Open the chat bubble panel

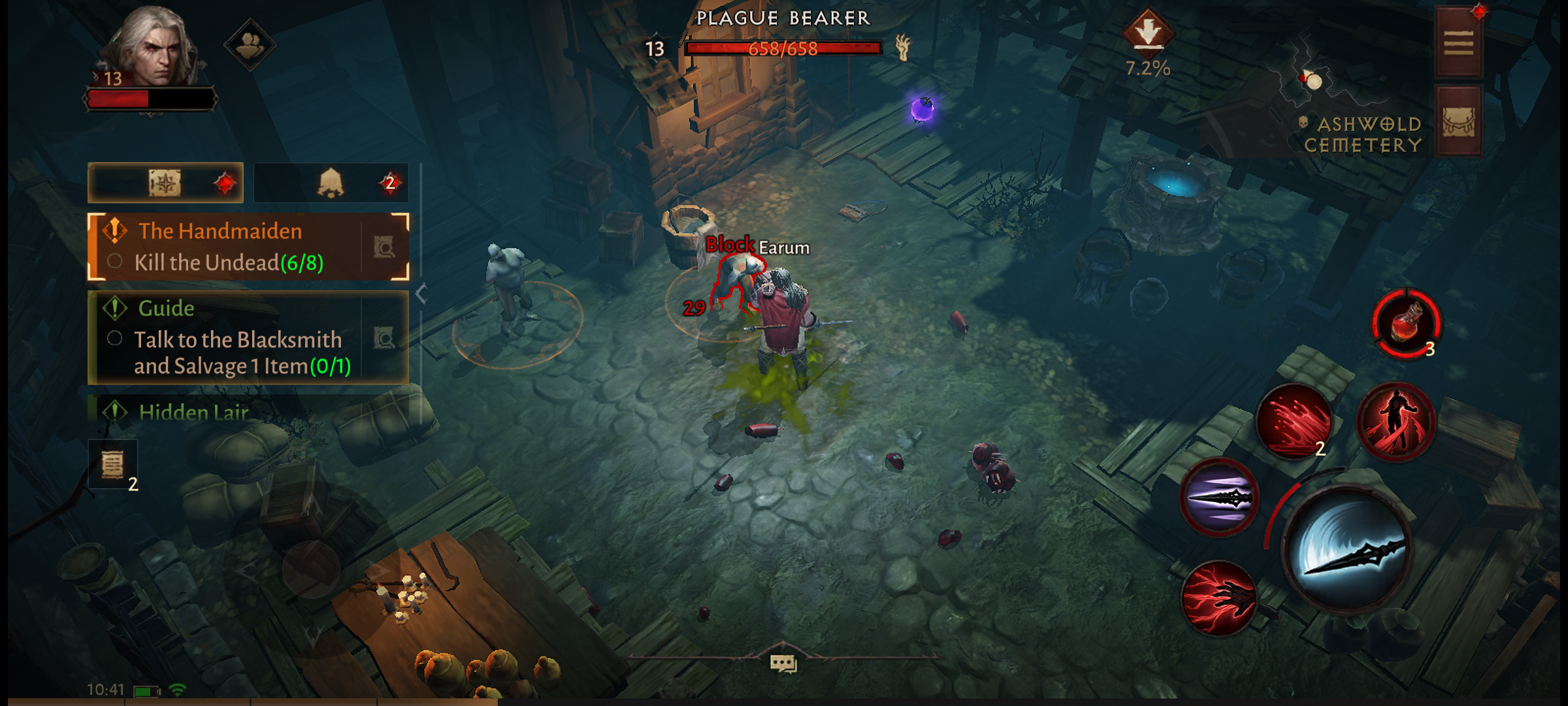[x=783, y=664]
